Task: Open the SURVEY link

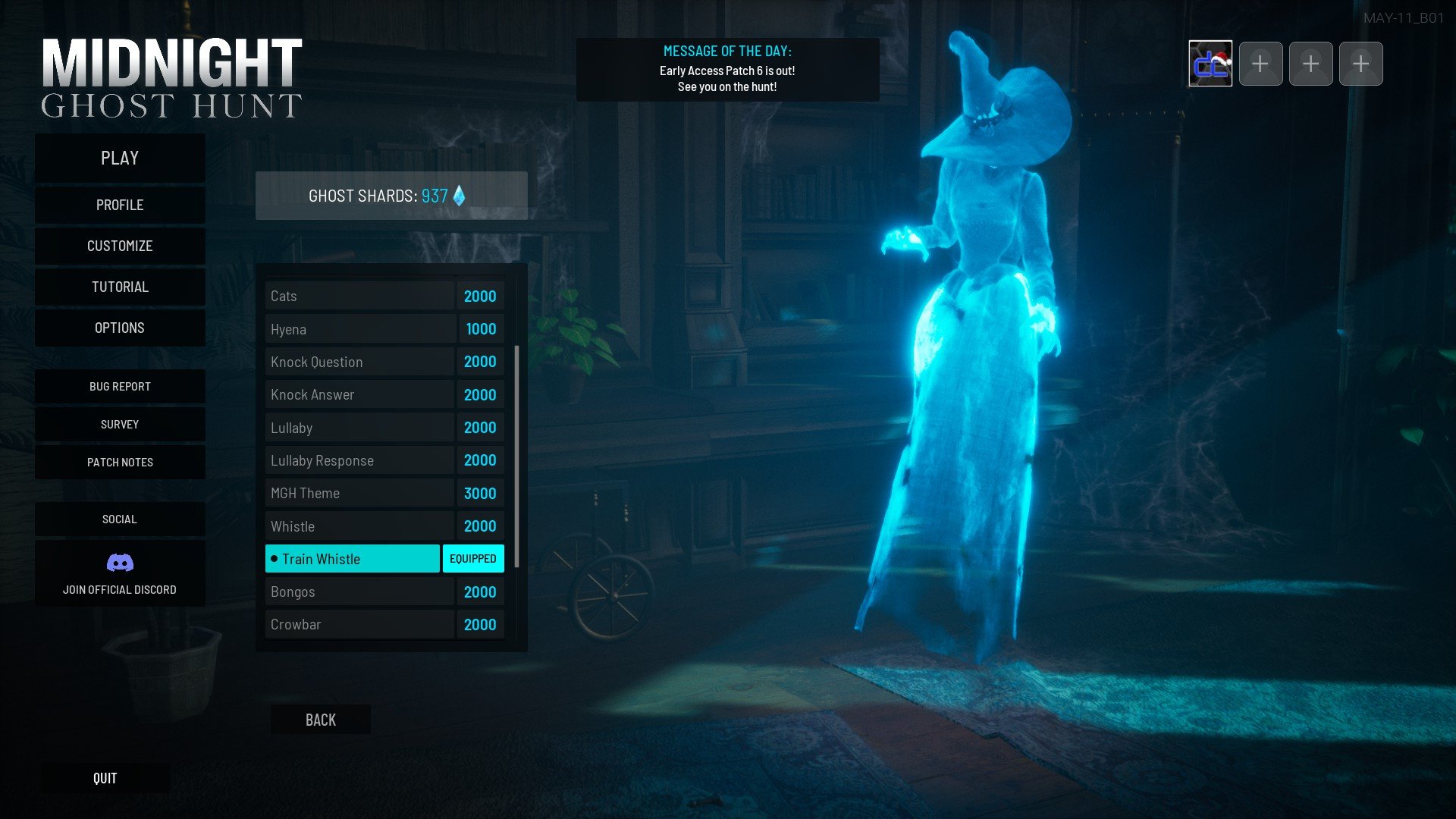Action: coord(120,424)
